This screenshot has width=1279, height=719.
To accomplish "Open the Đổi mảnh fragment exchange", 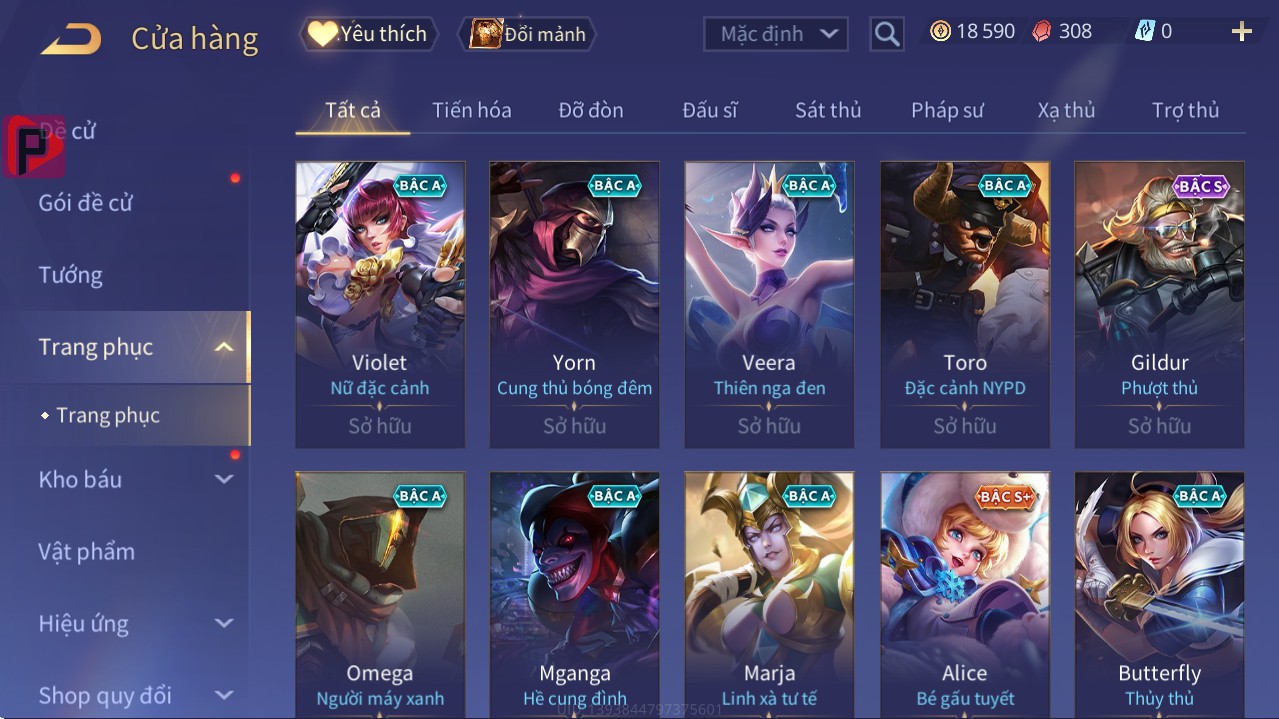I will click(528, 34).
